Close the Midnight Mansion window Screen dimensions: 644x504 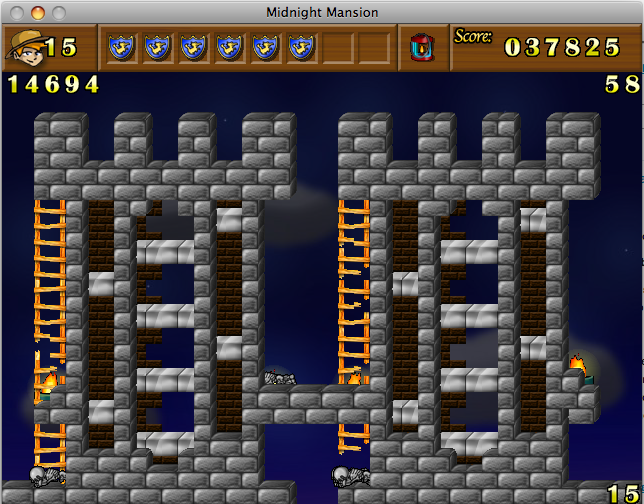tap(19, 12)
